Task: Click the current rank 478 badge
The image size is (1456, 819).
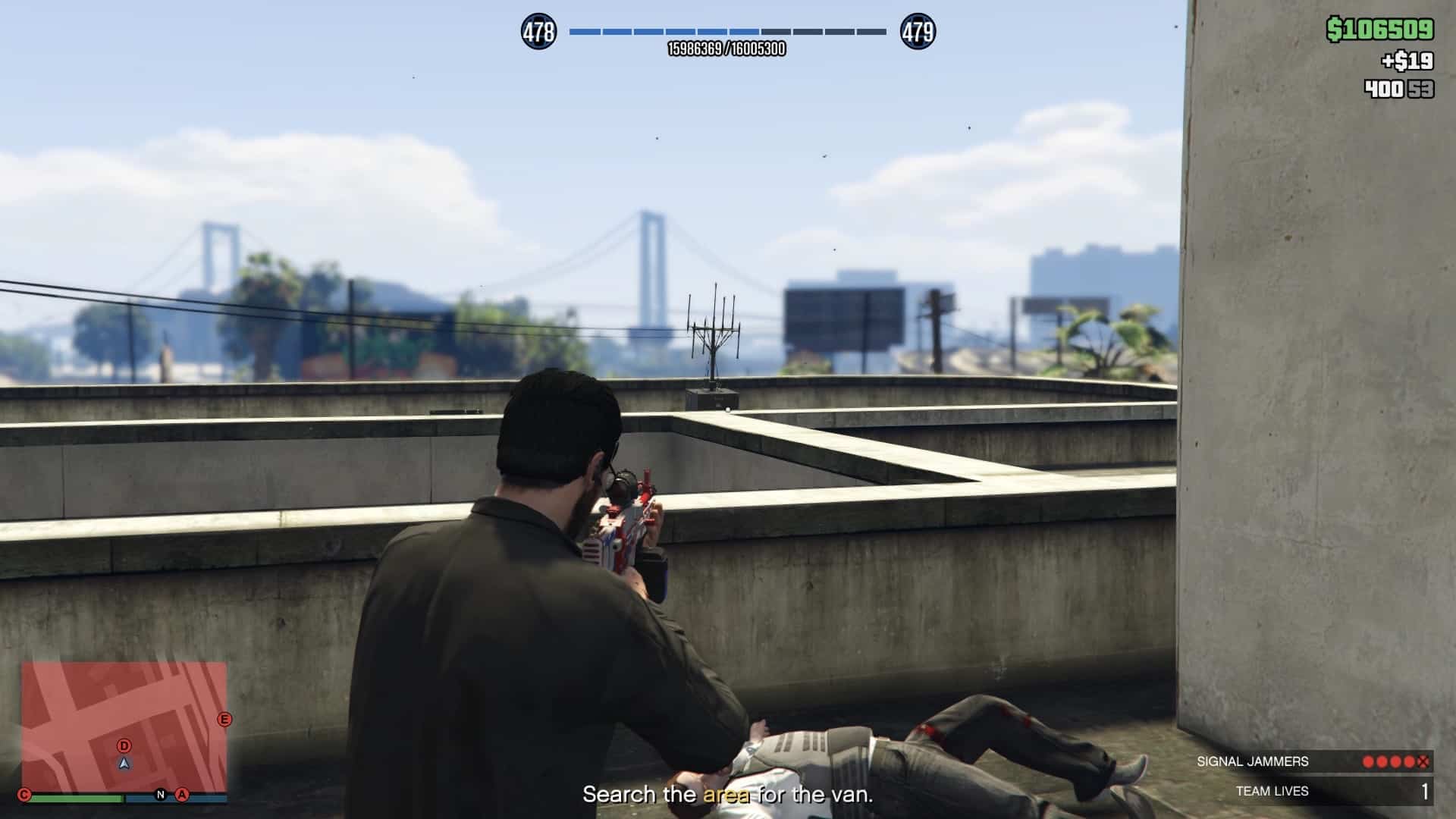Action: pyautogui.click(x=538, y=32)
